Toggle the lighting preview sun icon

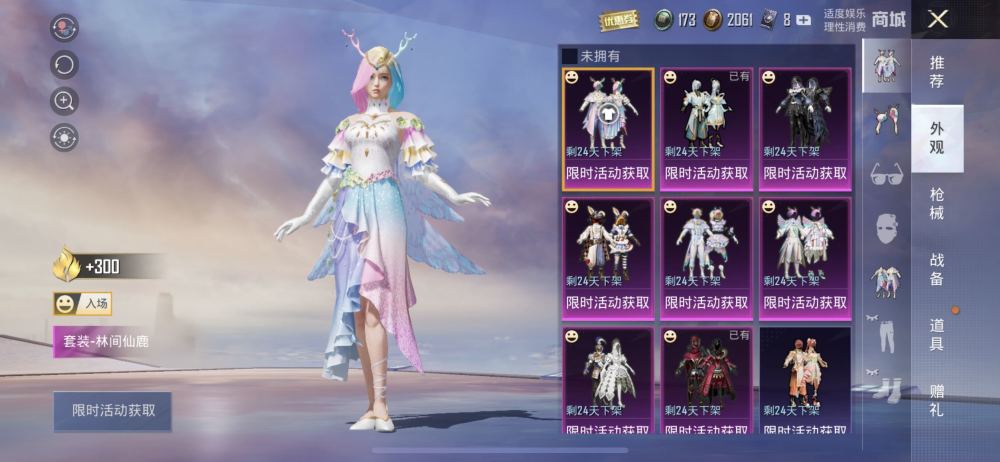(x=64, y=137)
